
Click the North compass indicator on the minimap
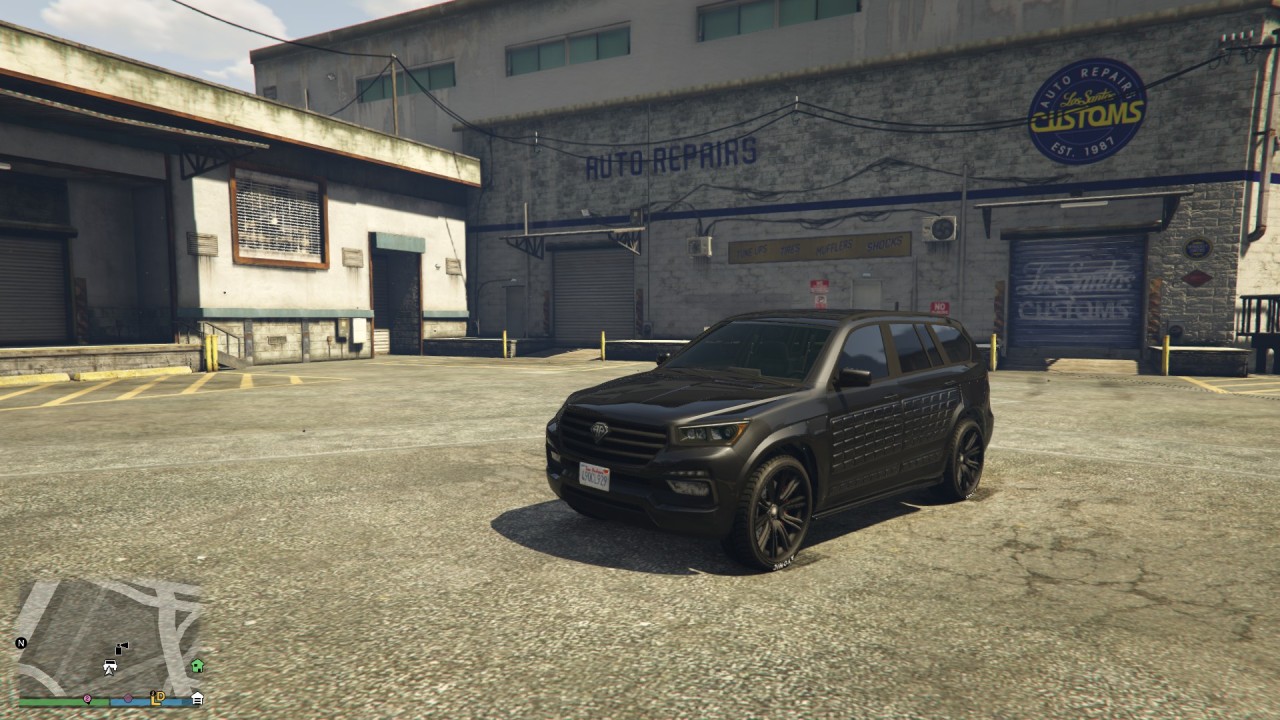tap(21, 643)
